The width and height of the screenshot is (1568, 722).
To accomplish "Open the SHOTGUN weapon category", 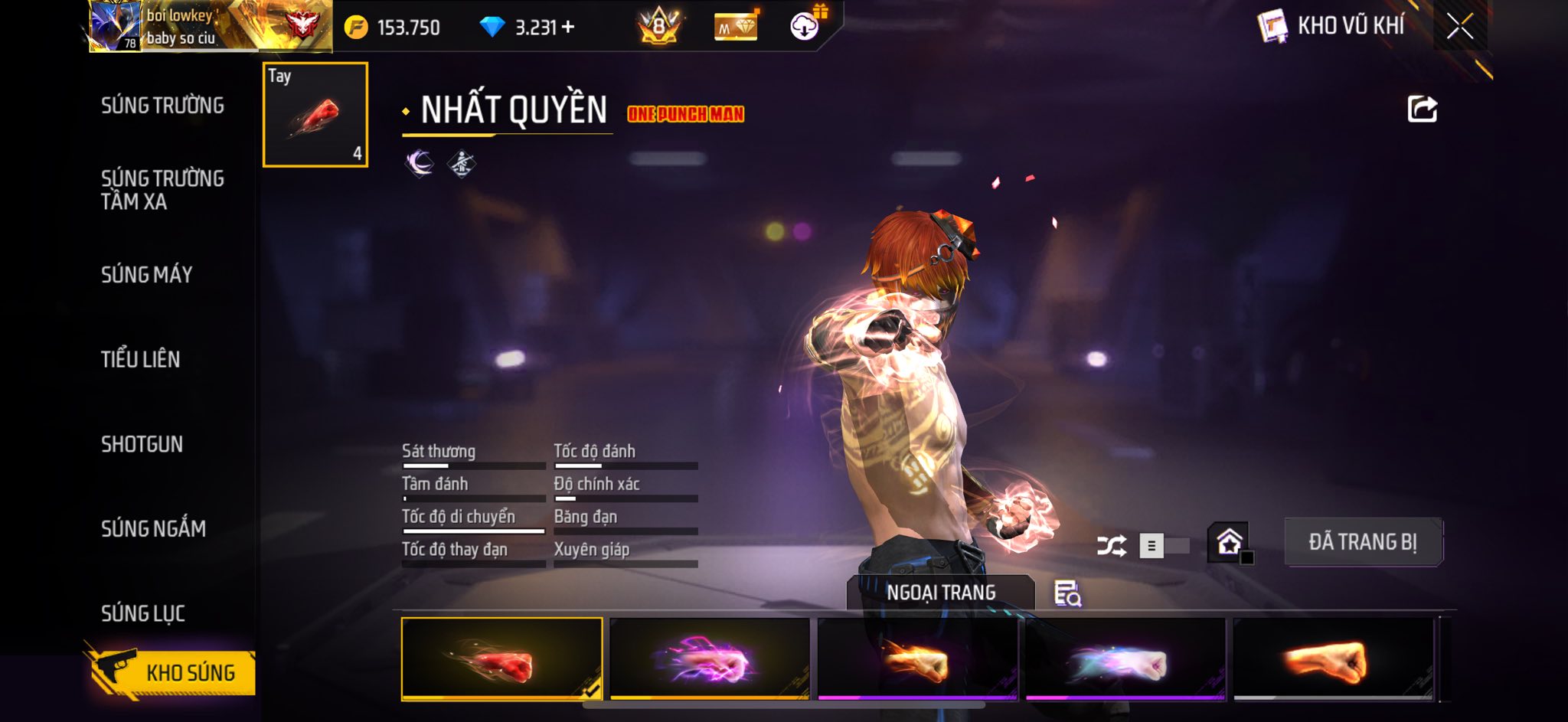I will pos(142,444).
